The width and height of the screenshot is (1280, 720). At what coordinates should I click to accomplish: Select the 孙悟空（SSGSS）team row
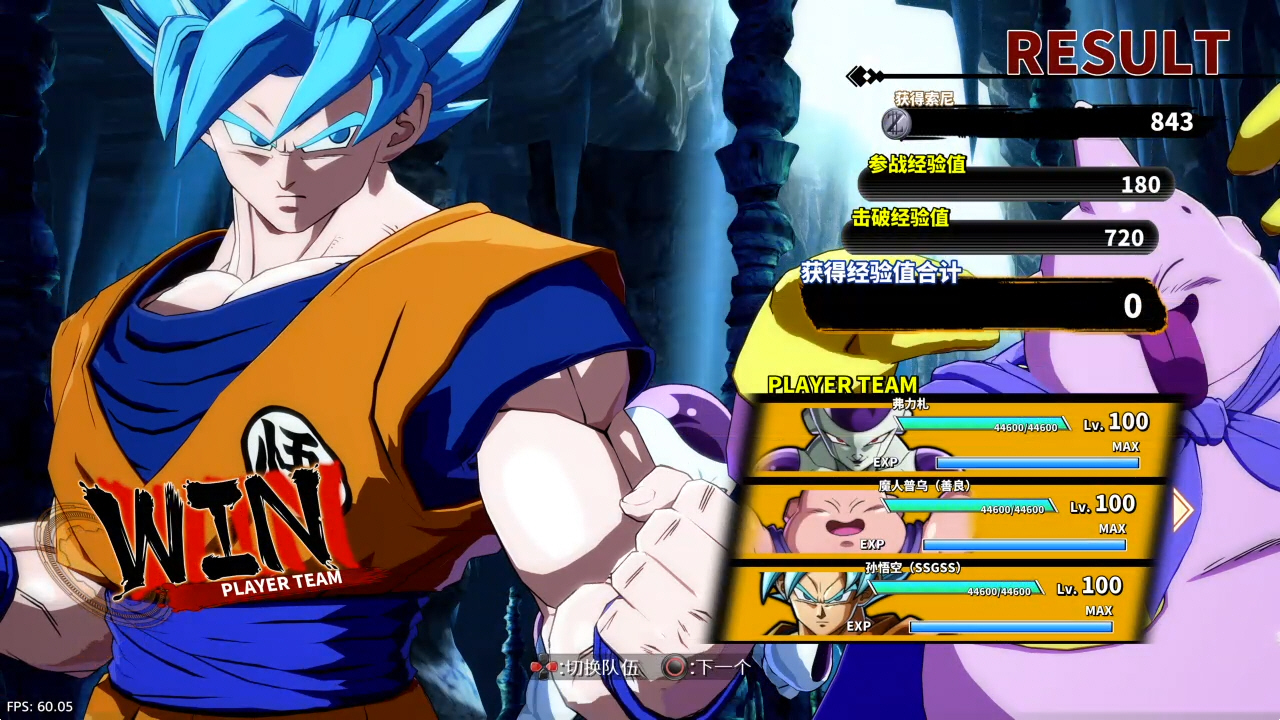pos(935,601)
